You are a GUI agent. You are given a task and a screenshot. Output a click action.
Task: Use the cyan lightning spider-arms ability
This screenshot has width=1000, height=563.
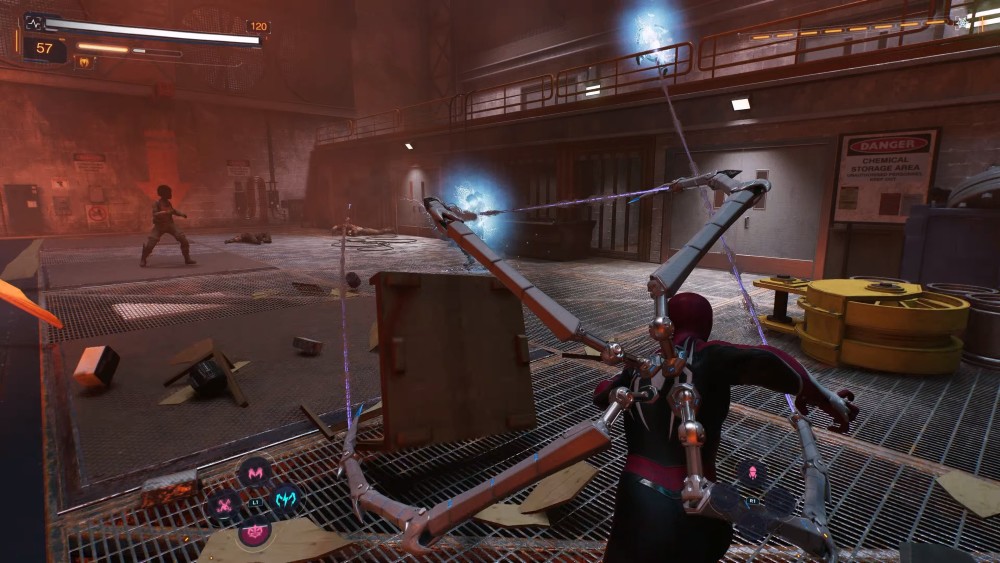point(285,498)
